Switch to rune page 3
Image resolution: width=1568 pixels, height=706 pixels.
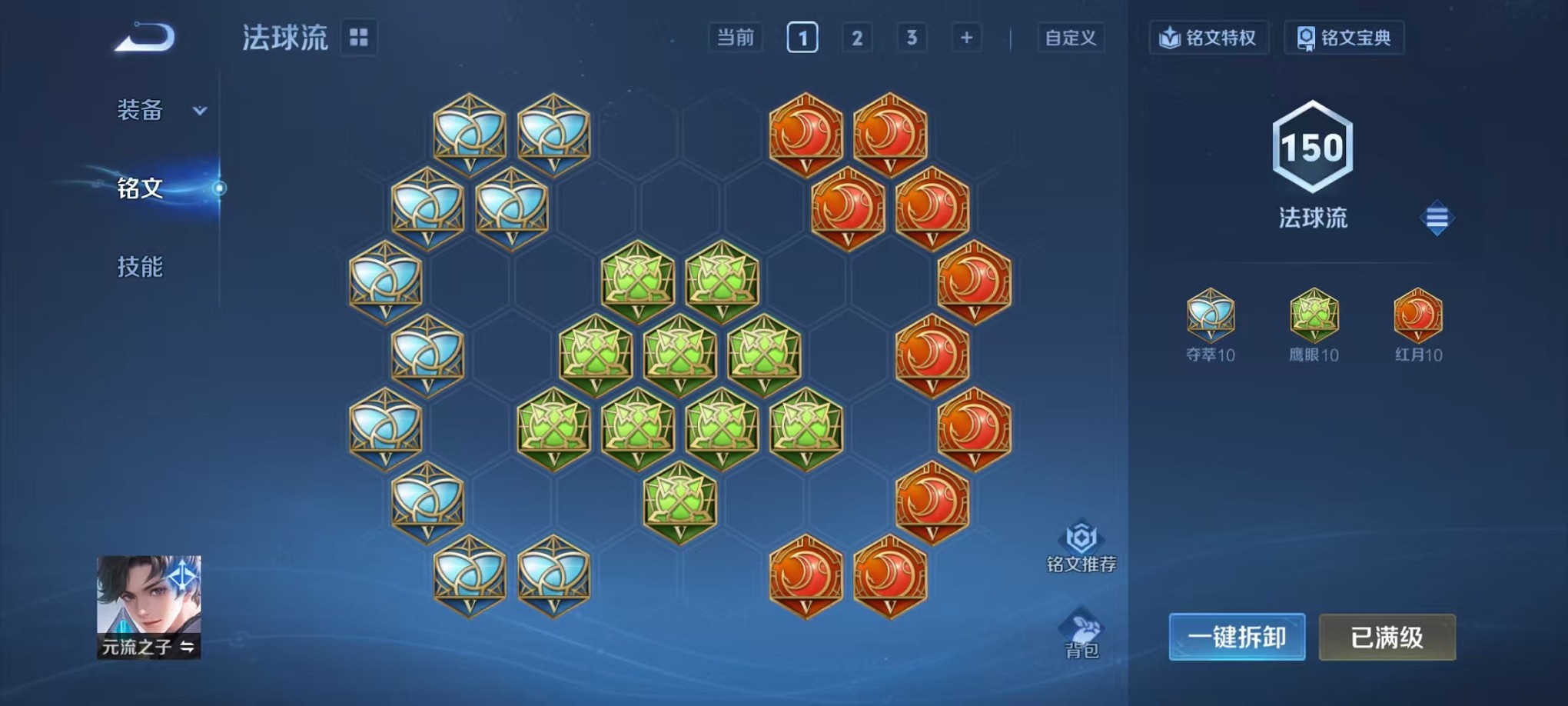912,37
